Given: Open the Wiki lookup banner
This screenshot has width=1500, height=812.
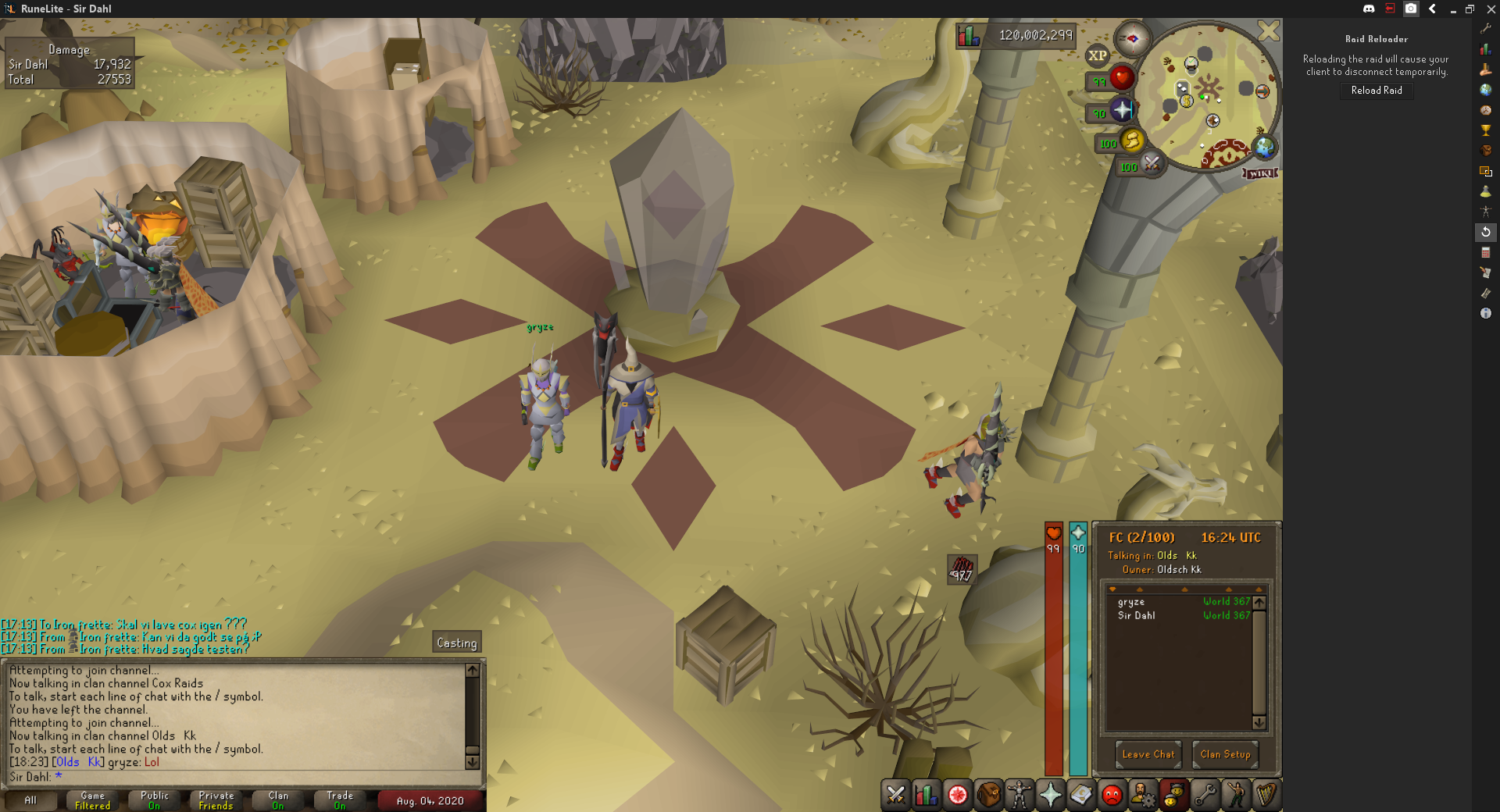Looking at the screenshot, I should [x=1260, y=173].
